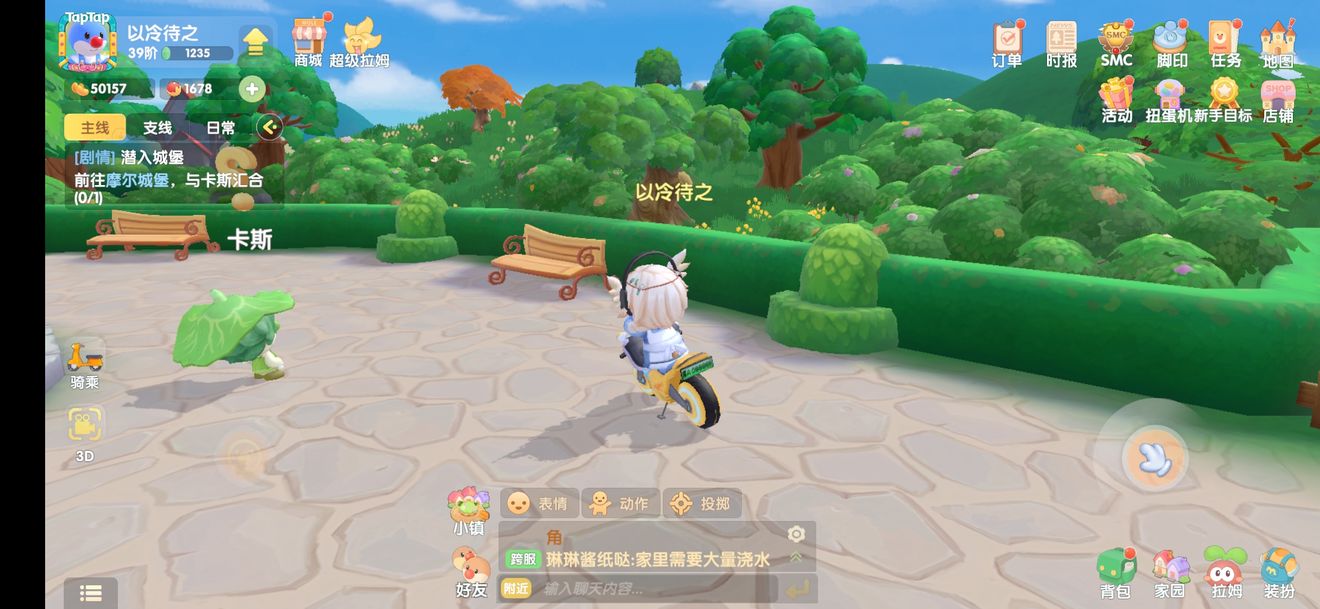1320x609 pixels.
Task: Open the 商城 shop icon
Action: click(308, 41)
